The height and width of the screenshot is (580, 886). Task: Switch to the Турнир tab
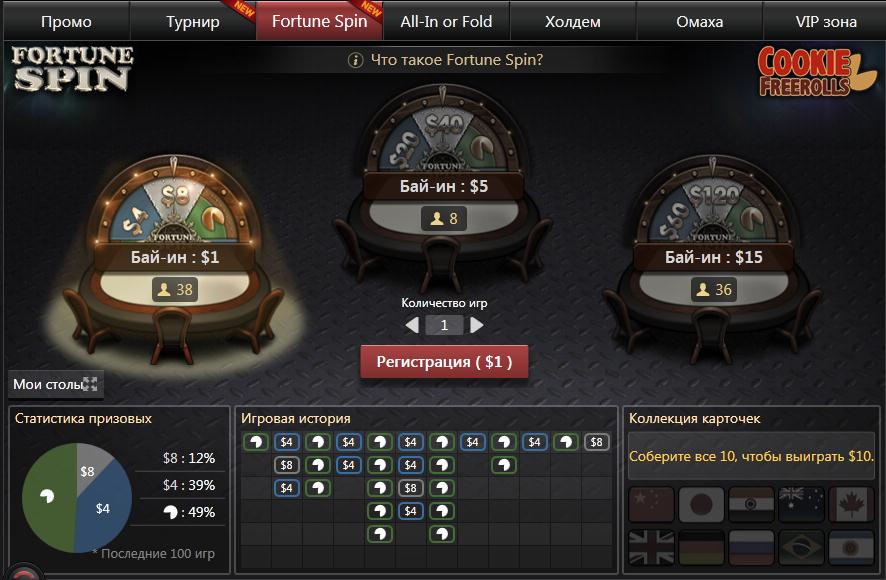tap(192, 21)
